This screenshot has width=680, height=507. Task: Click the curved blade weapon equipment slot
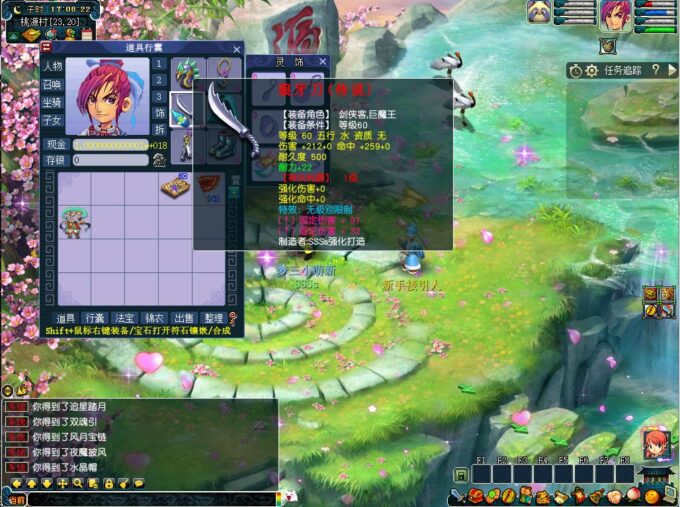pyautogui.click(x=186, y=109)
